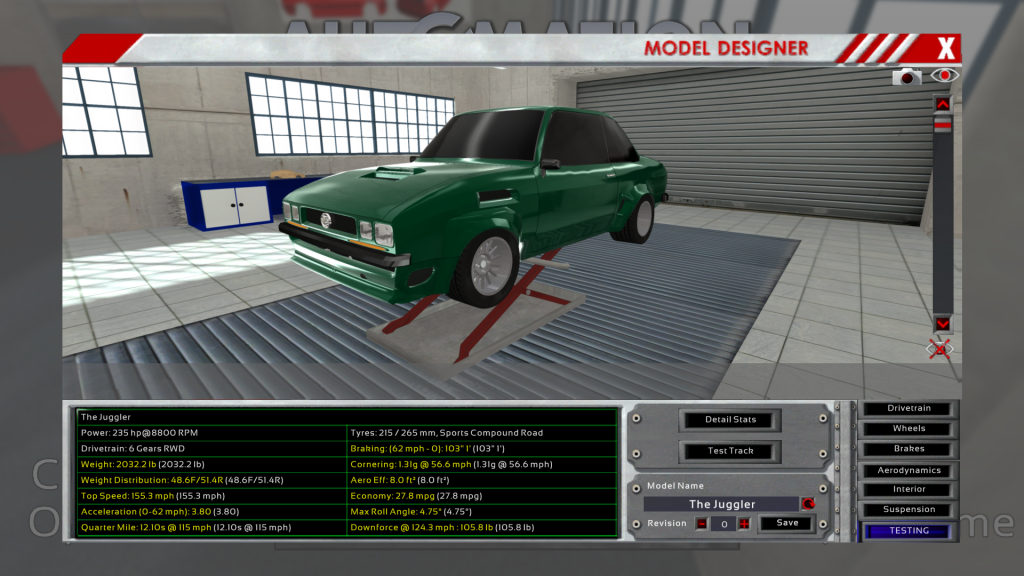Screen dimensions: 1024x576
Task: Switch to the Drivetrain tab
Action: pyautogui.click(x=909, y=409)
